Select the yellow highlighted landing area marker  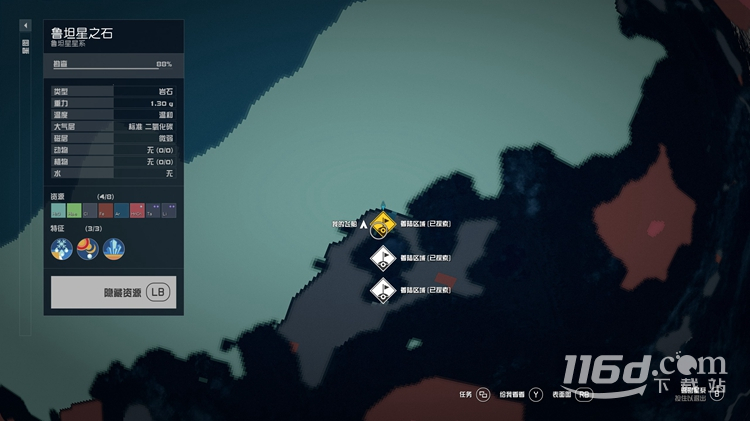(x=381, y=224)
